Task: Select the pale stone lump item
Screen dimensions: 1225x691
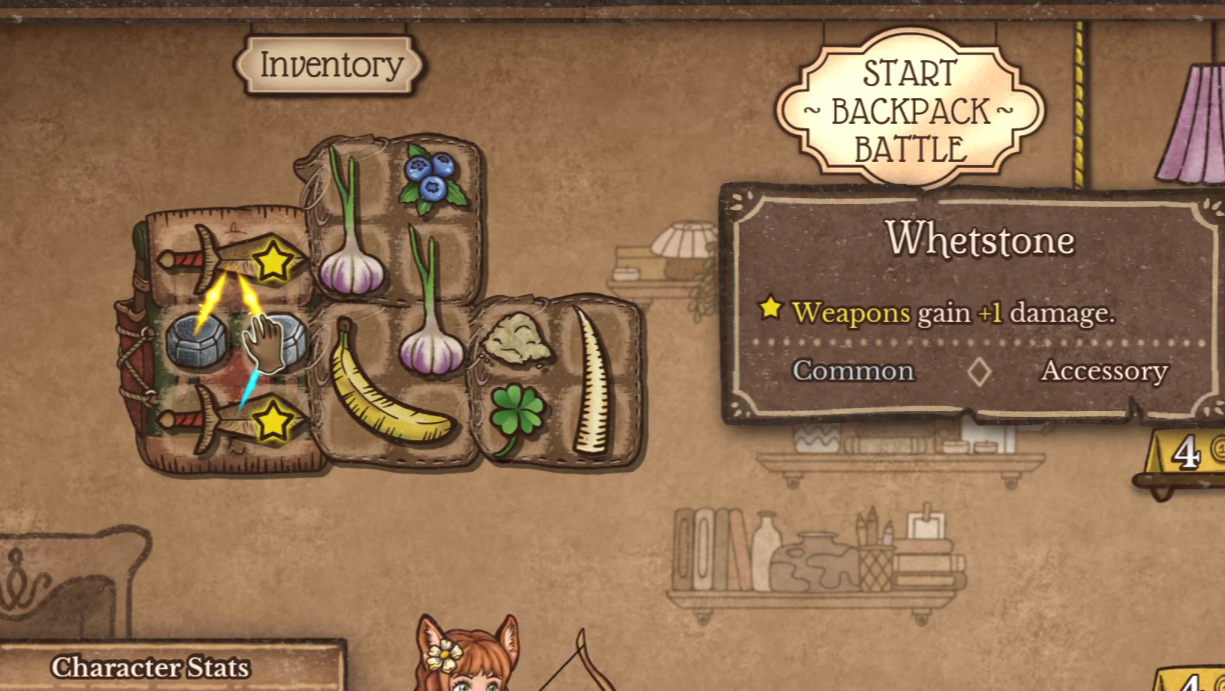Action: [516, 340]
